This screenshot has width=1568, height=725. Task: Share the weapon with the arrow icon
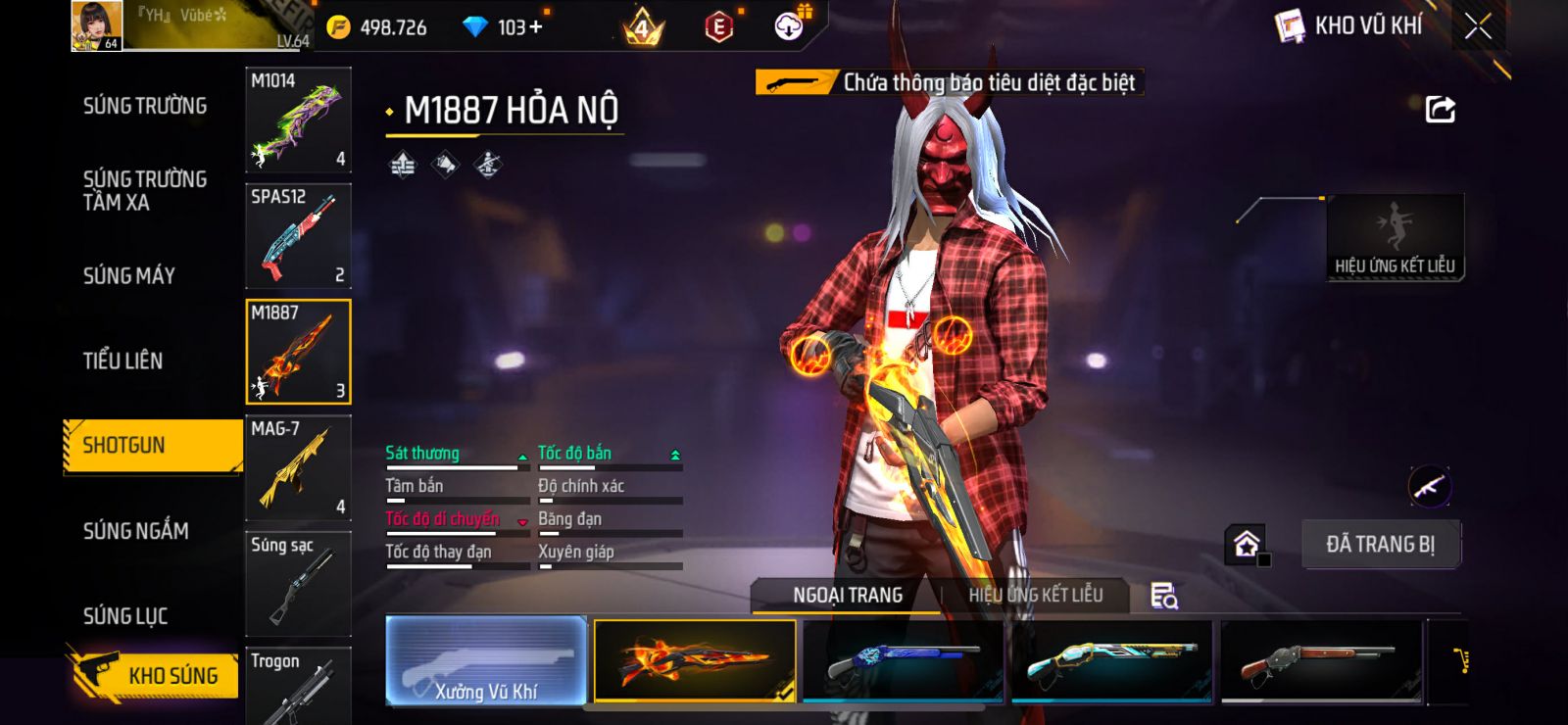(x=1440, y=109)
